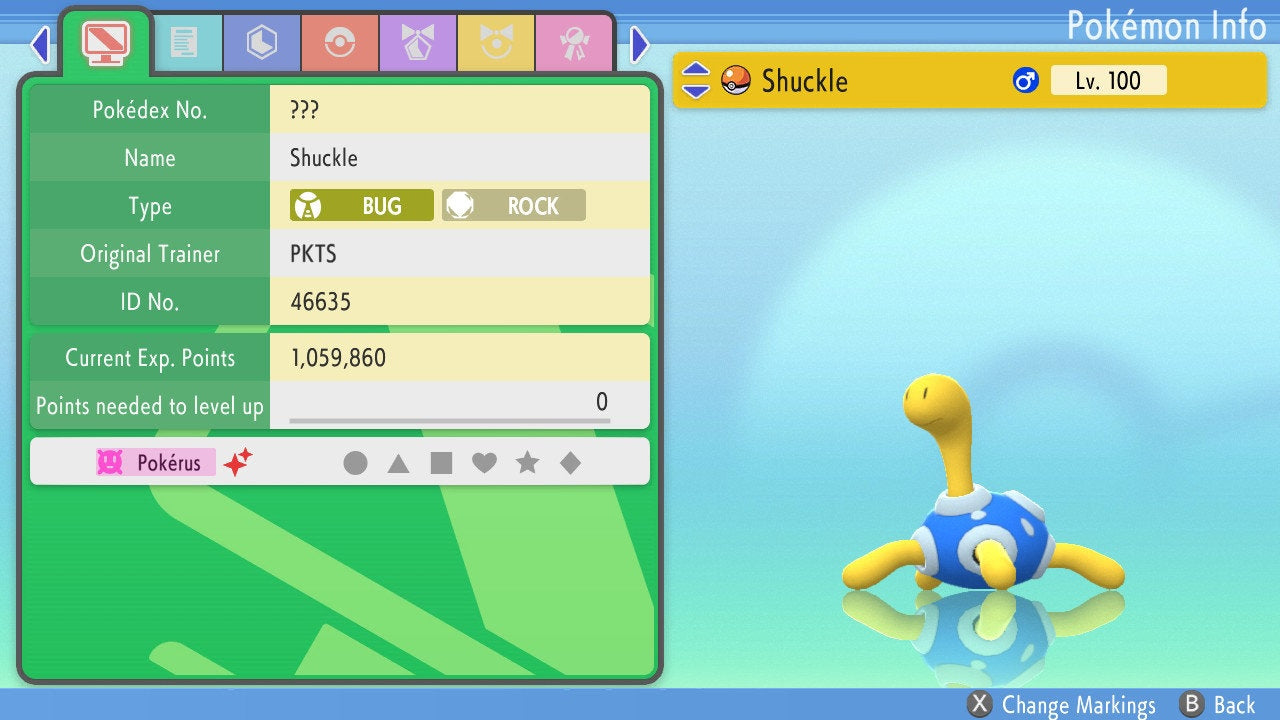The image size is (1280, 720).
Task: Open the red Poké Ball moves tab
Action: tap(339, 43)
